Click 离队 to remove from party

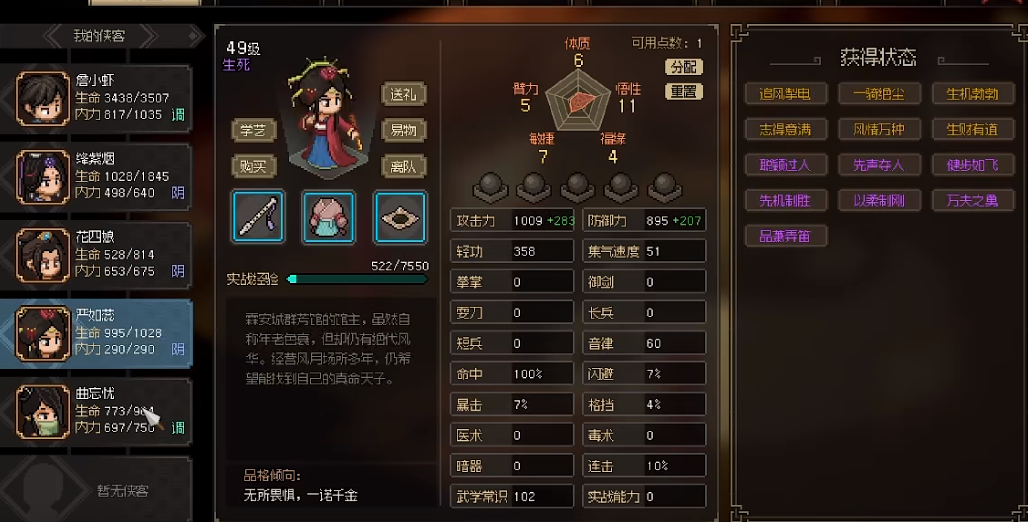[404, 166]
